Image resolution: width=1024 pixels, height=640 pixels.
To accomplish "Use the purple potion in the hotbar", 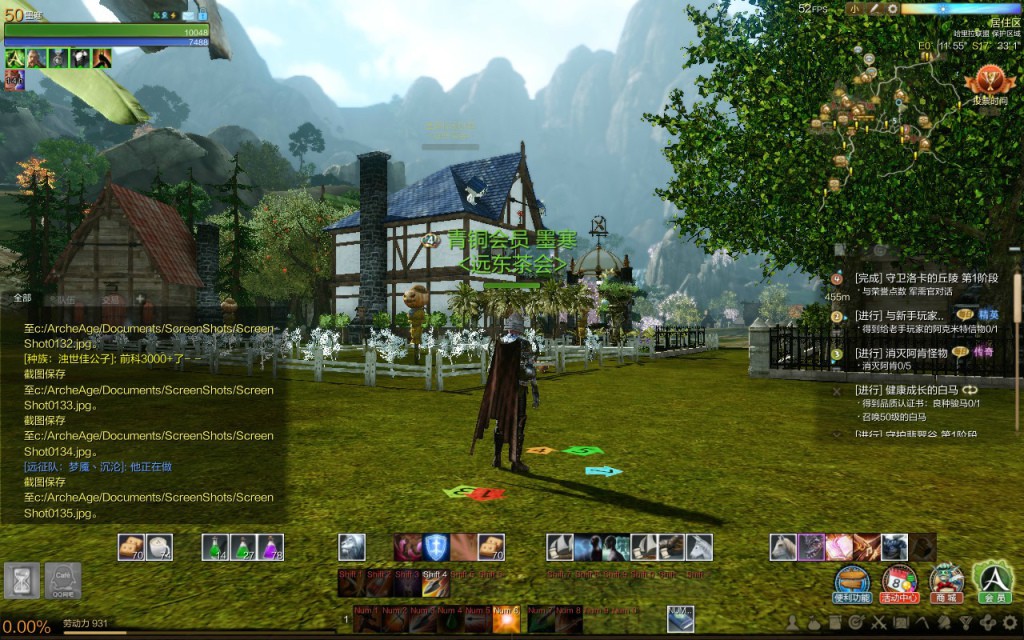I will coord(271,547).
